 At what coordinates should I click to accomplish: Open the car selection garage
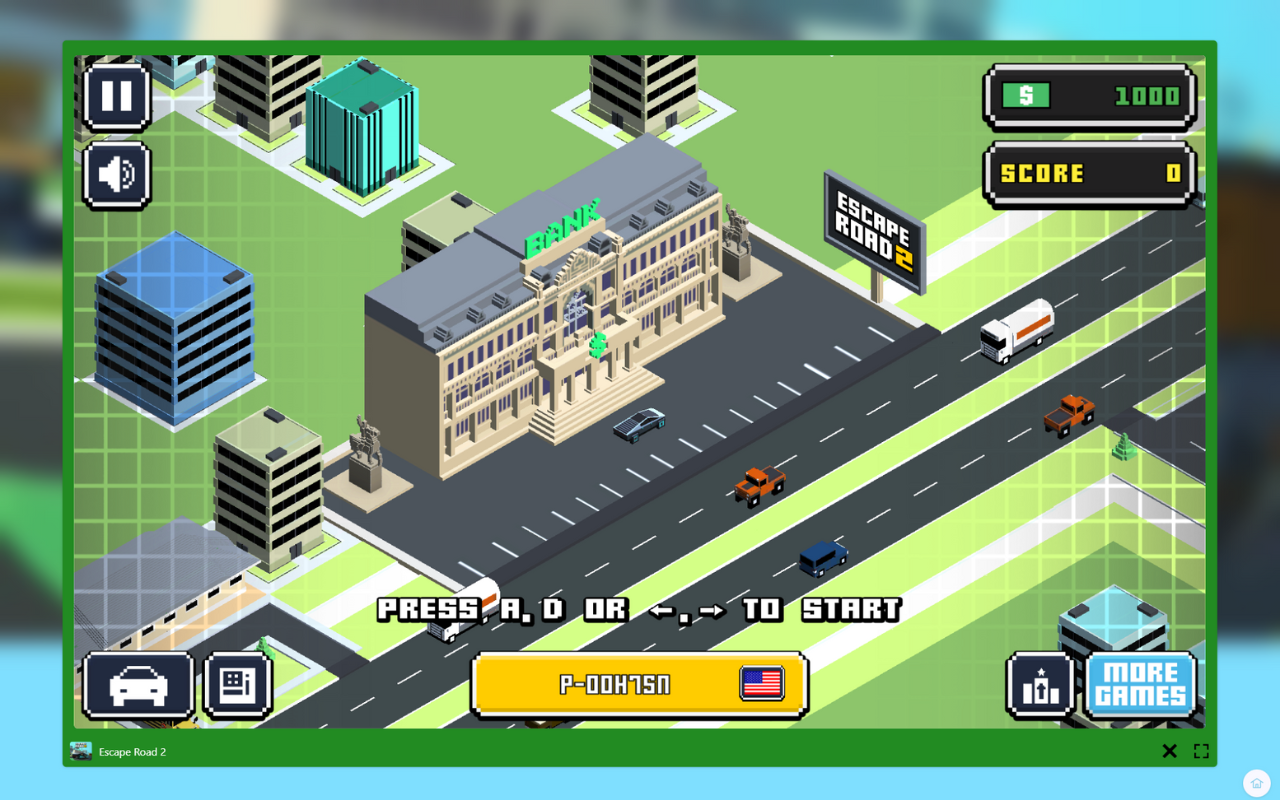(137, 685)
